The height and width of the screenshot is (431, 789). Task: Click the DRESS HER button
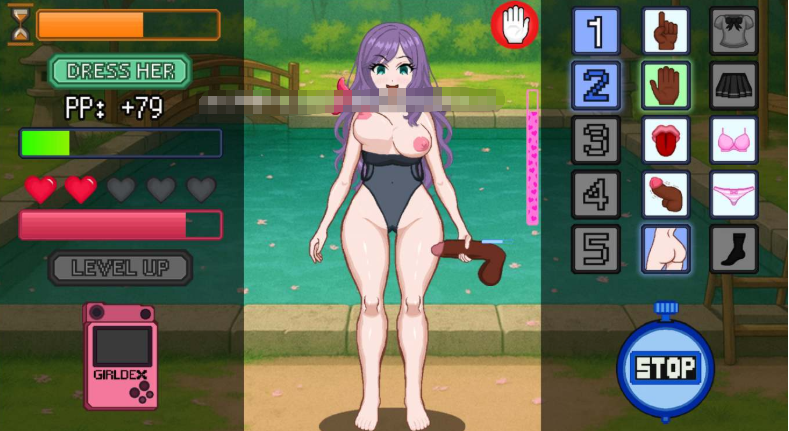coord(120,71)
